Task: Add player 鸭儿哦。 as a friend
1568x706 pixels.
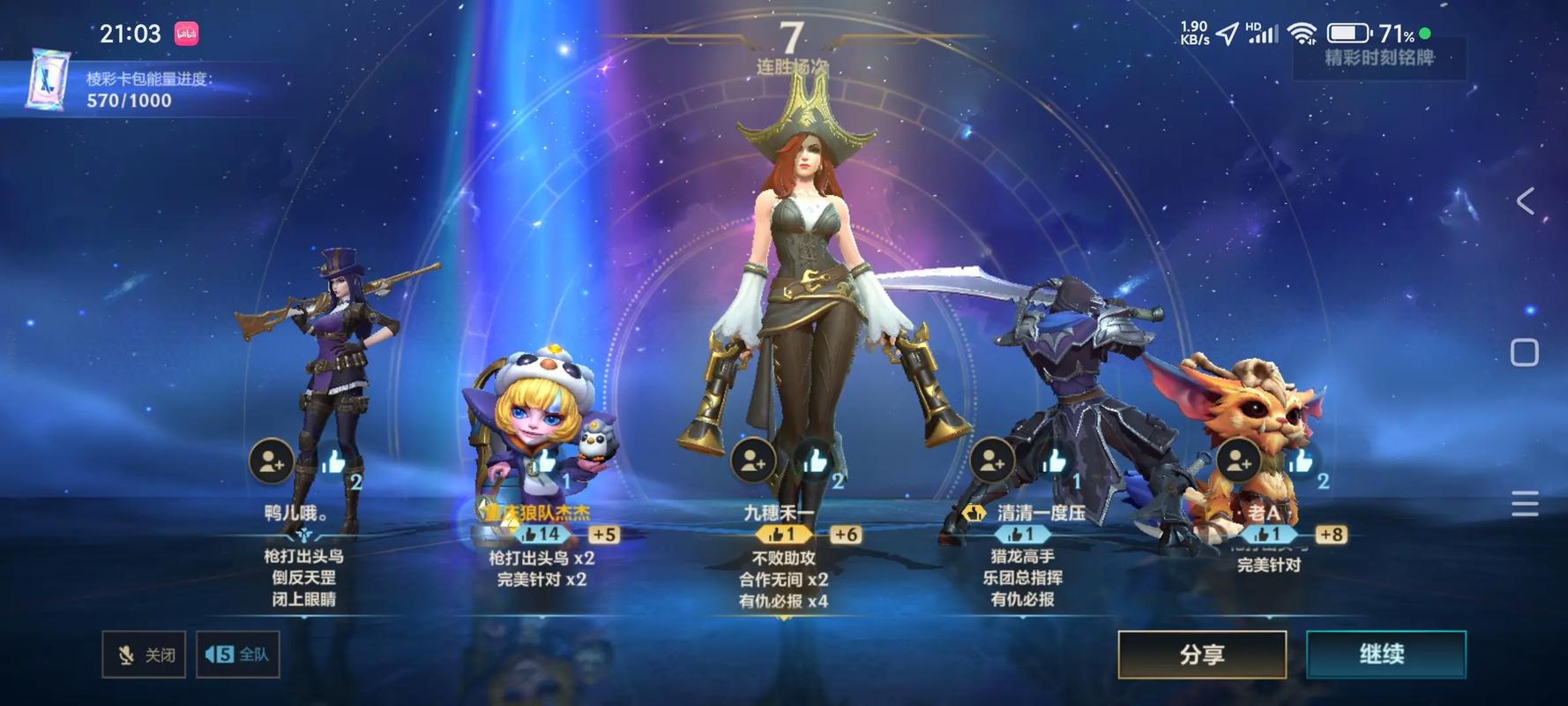Action: click(x=271, y=461)
